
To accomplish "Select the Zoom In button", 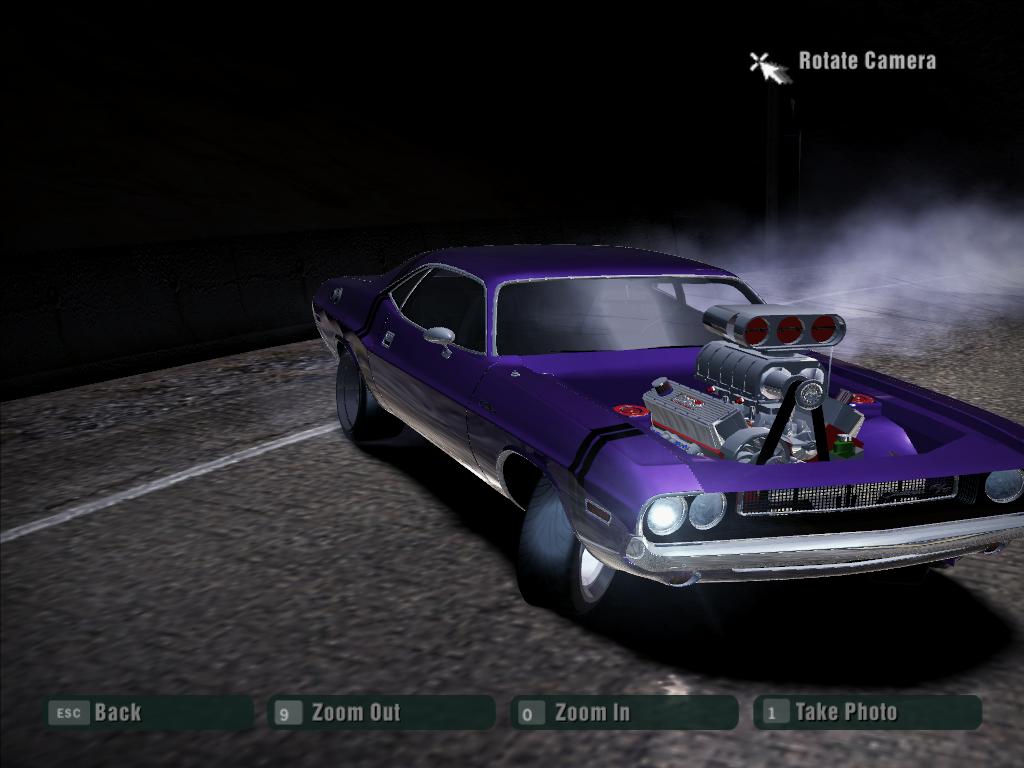I will tap(624, 713).
